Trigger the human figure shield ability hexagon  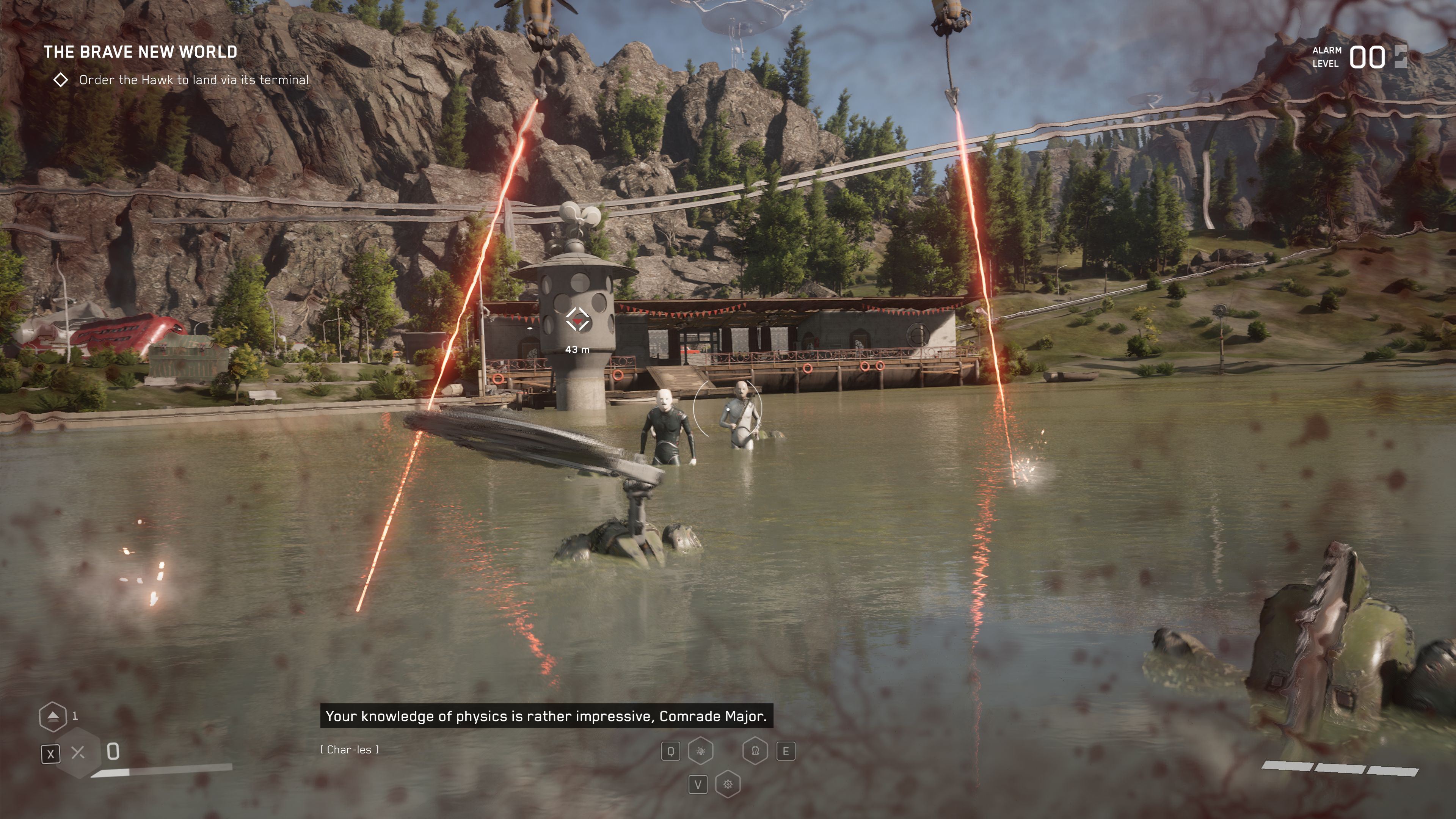tap(755, 751)
